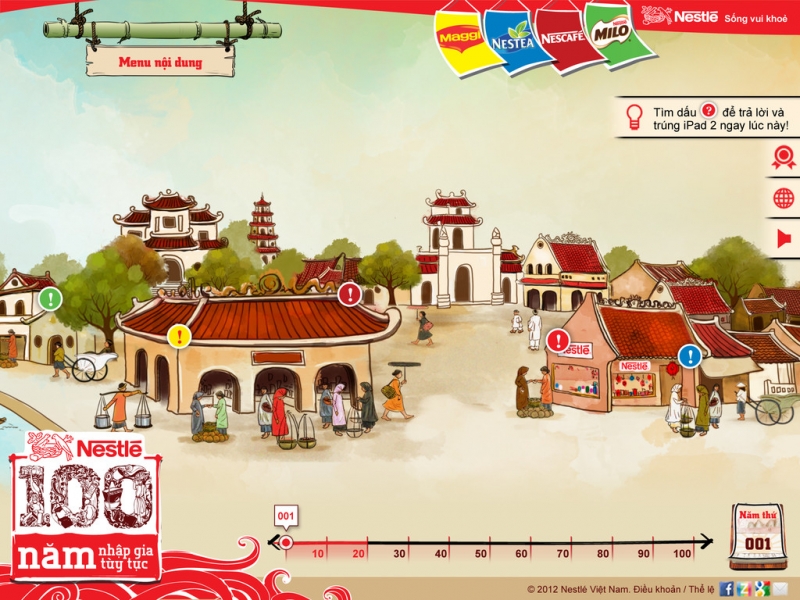The width and height of the screenshot is (800, 600).
Task: Toggle the sound speaker side button
Action: 783,238
